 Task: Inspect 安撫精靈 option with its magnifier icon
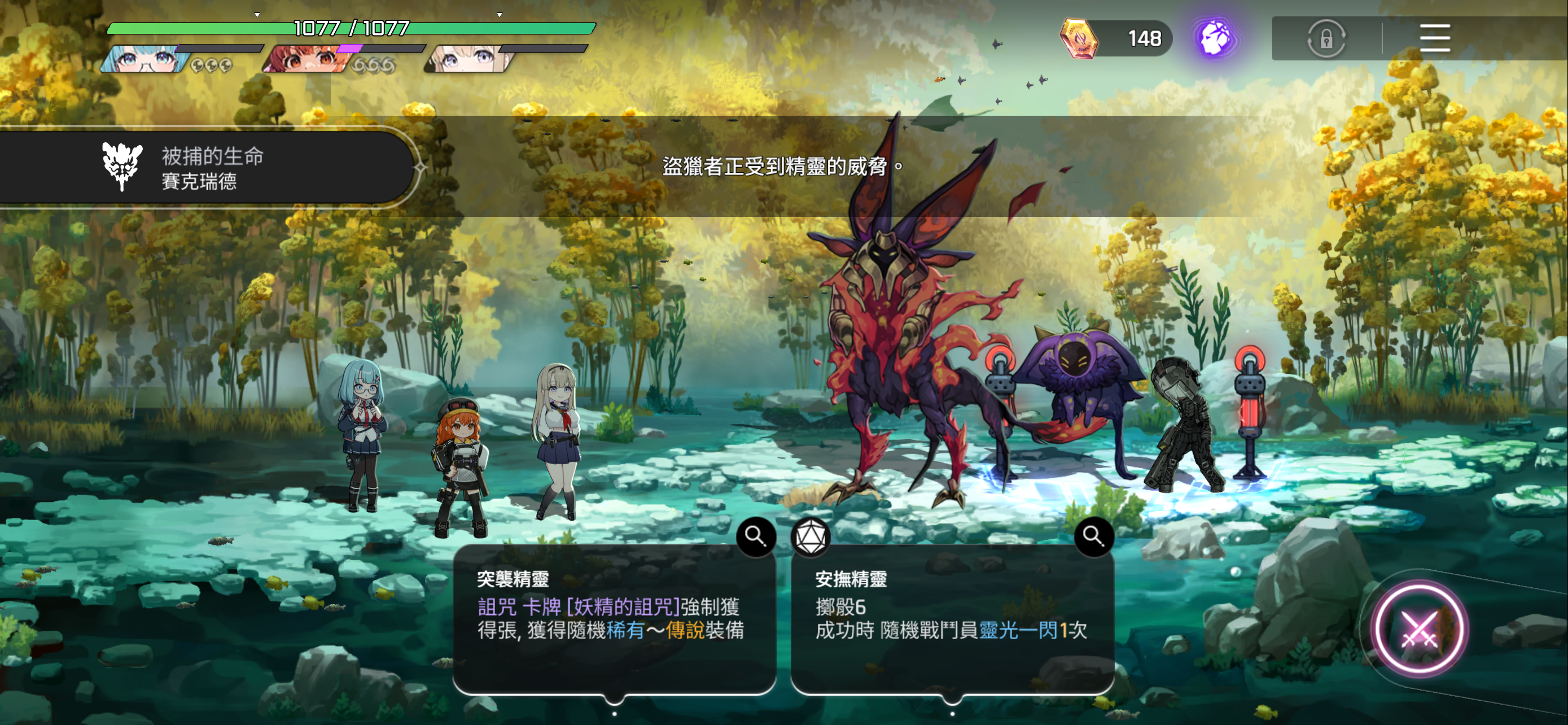tap(1093, 536)
